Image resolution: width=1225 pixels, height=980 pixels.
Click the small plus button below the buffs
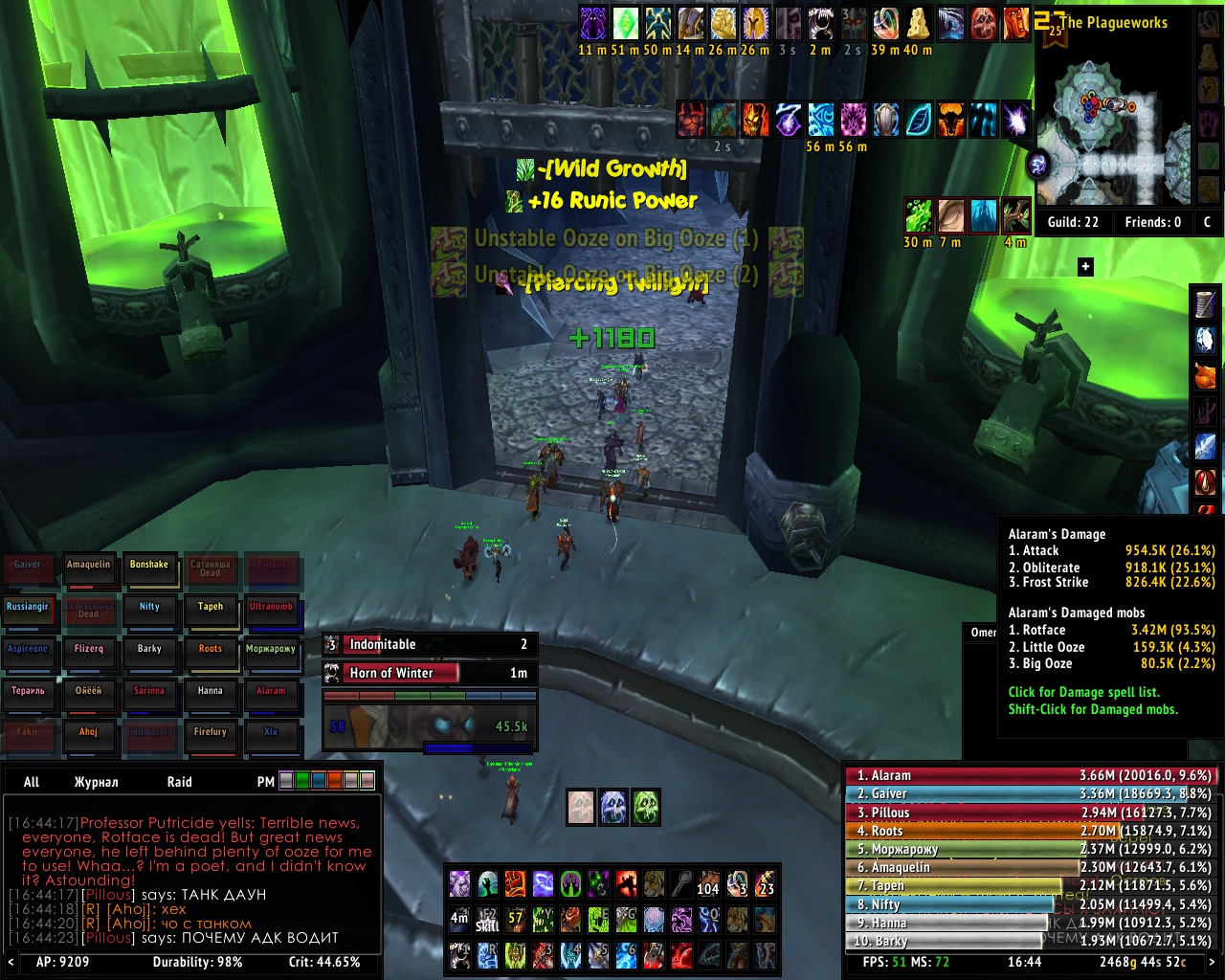pos(1085,267)
